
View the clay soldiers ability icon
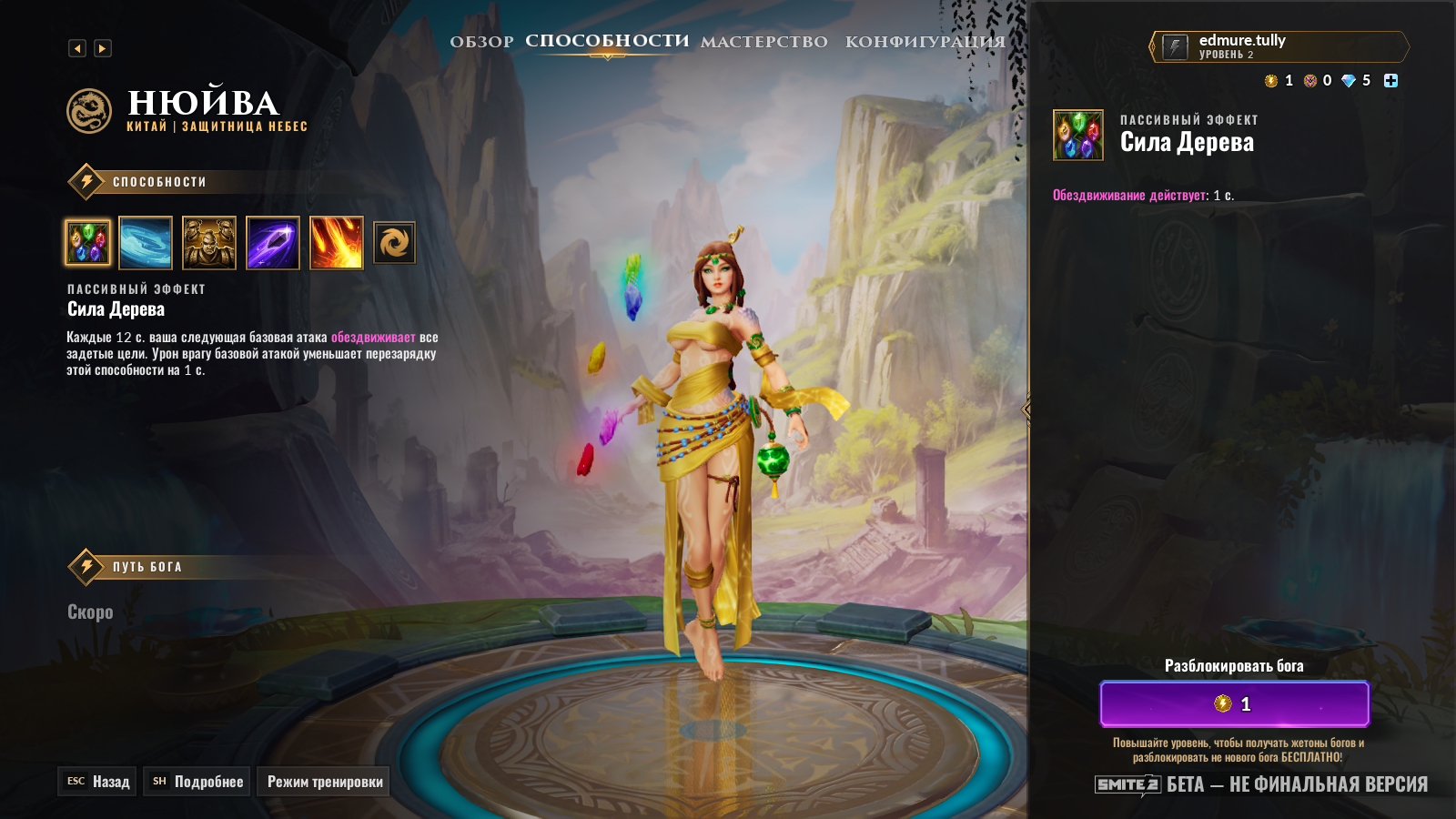click(209, 243)
